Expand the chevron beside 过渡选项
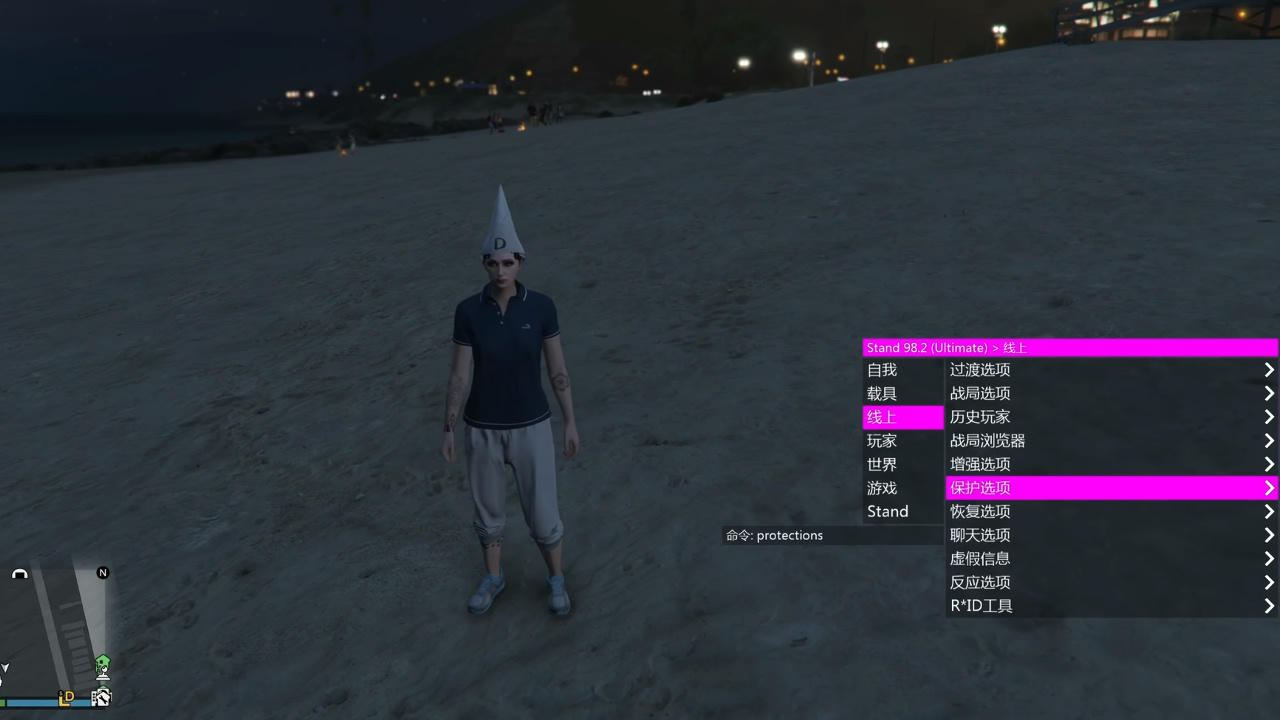Image resolution: width=1280 pixels, height=720 pixels. (x=1268, y=369)
